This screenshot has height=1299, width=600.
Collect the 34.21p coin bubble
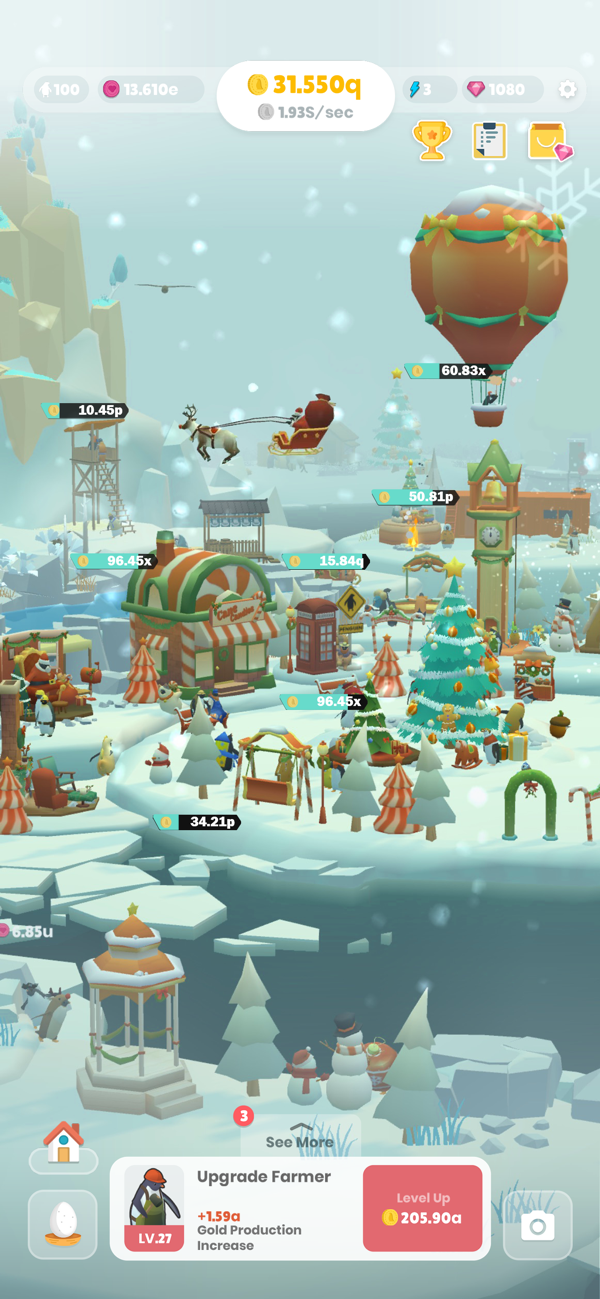coord(202,822)
